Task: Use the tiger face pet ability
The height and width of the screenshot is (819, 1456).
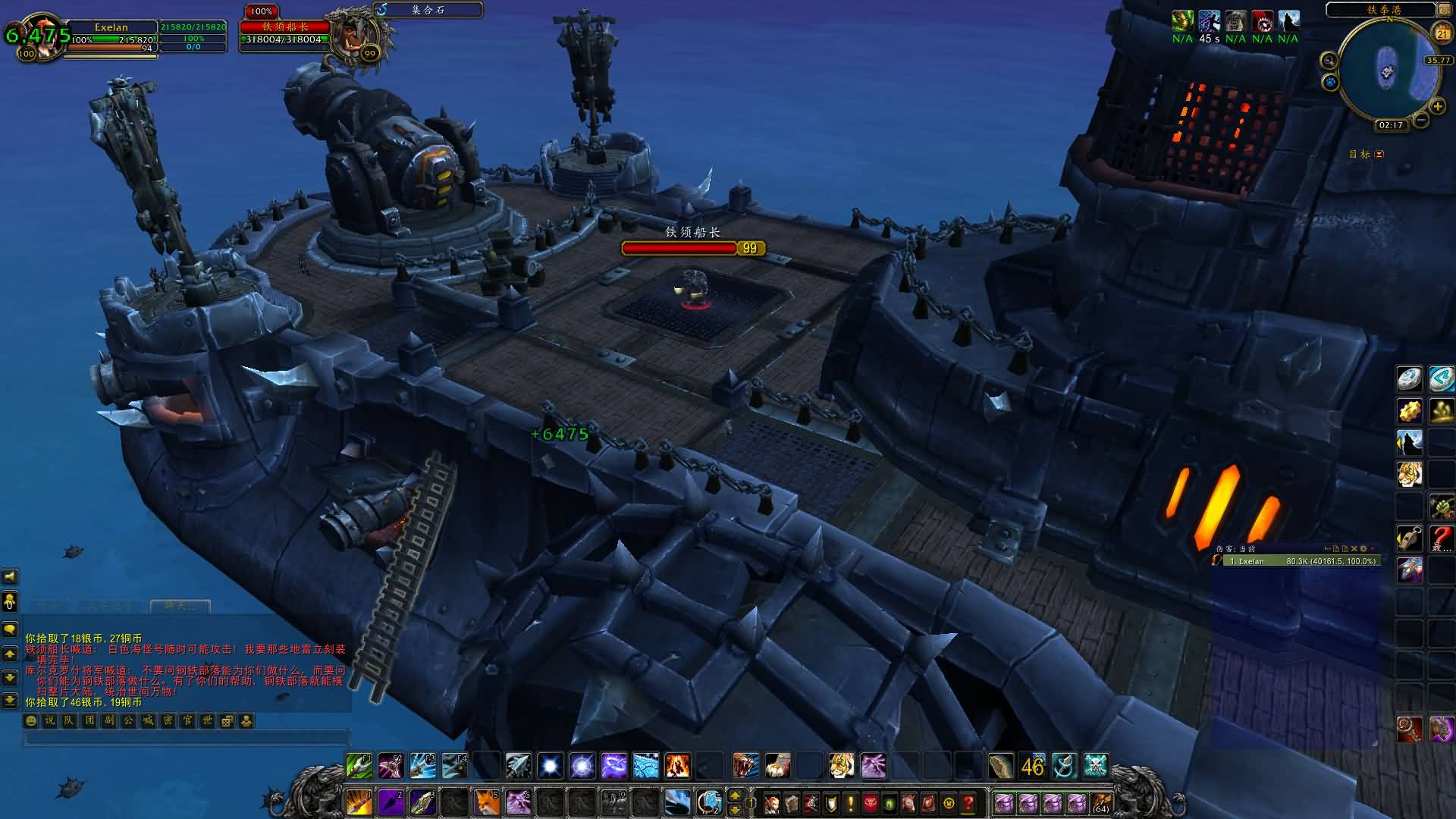Action: 841,766
